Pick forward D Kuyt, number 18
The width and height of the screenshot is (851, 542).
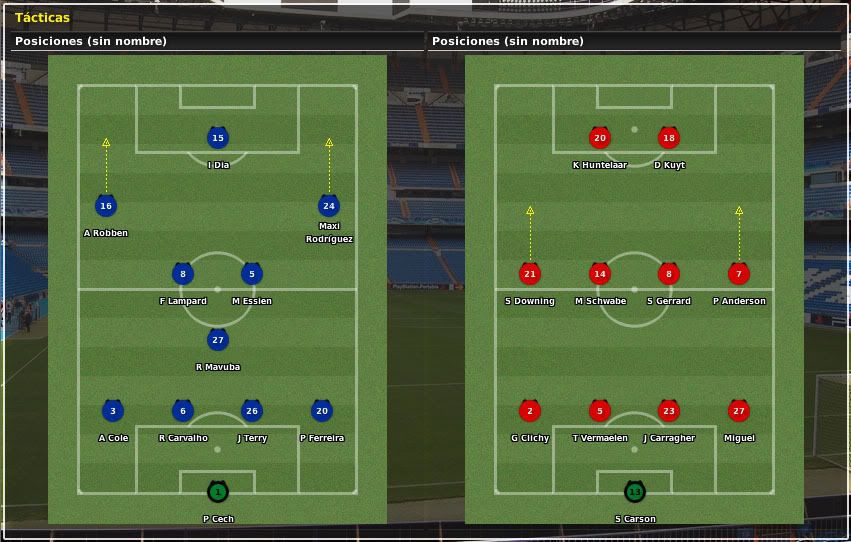pyautogui.click(x=669, y=138)
